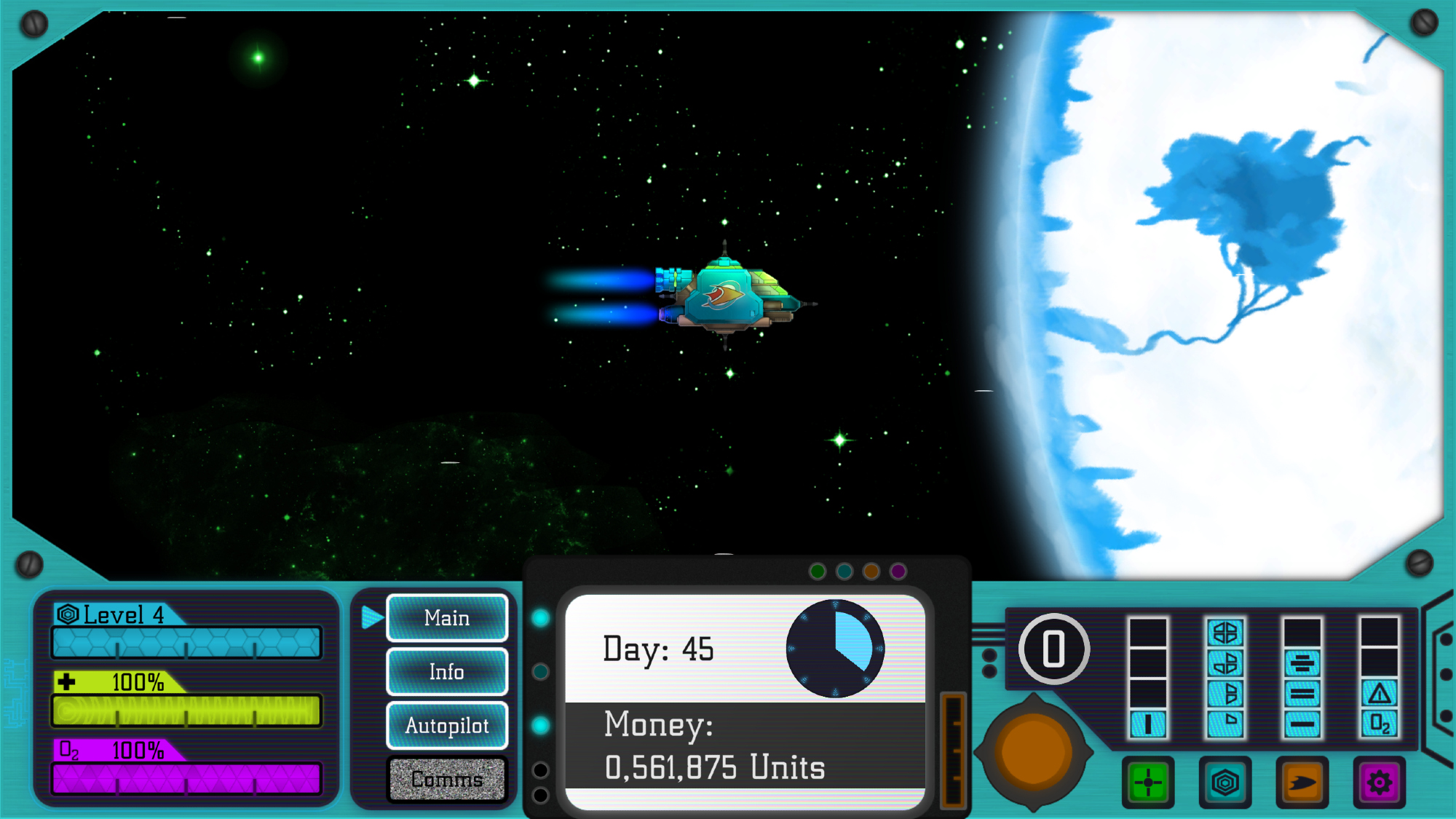Open the magenta gear settings button
The width and height of the screenshot is (1456, 819).
1380,783
